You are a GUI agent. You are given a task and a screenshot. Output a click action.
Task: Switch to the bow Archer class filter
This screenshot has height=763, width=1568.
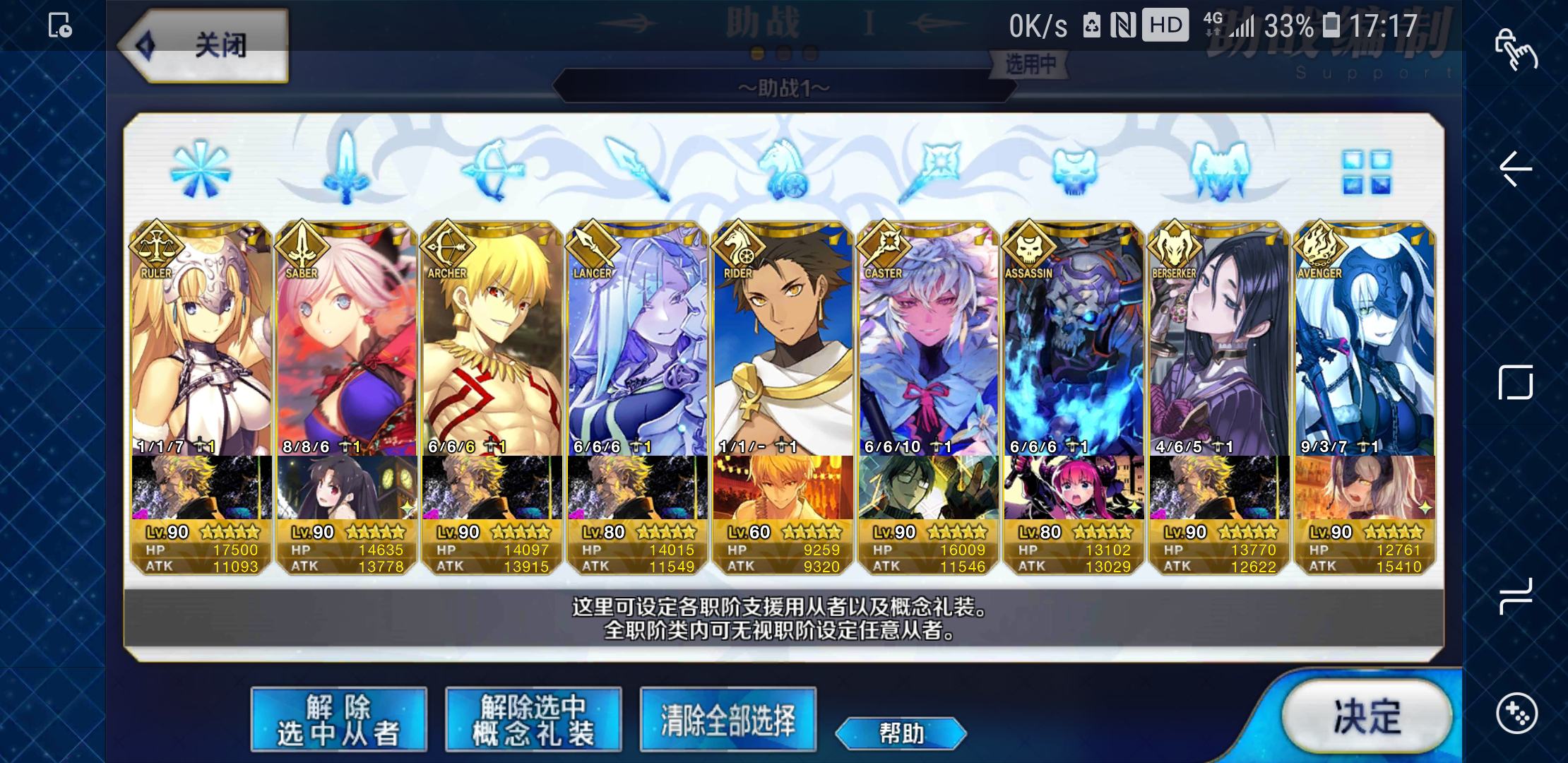coord(492,170)
